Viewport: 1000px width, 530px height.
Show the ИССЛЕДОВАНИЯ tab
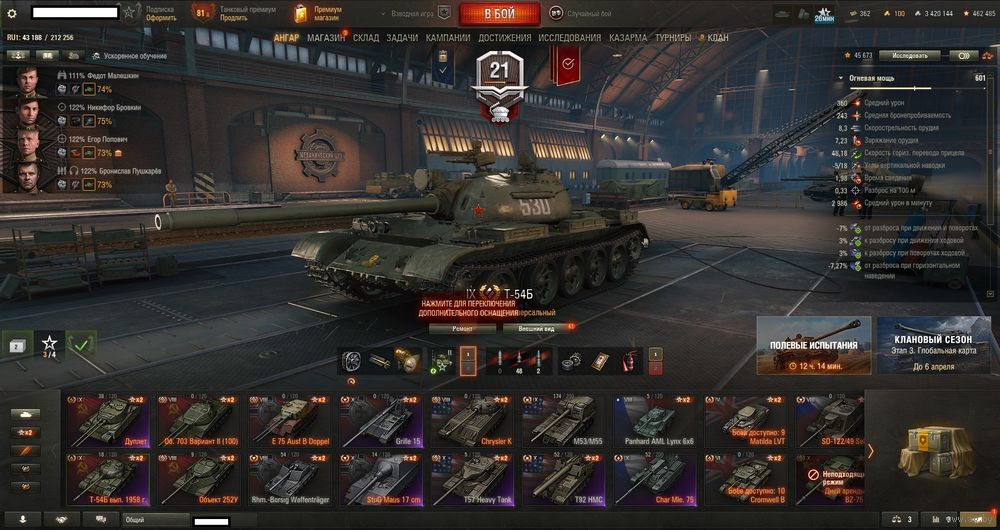click(x=570, y=38)
